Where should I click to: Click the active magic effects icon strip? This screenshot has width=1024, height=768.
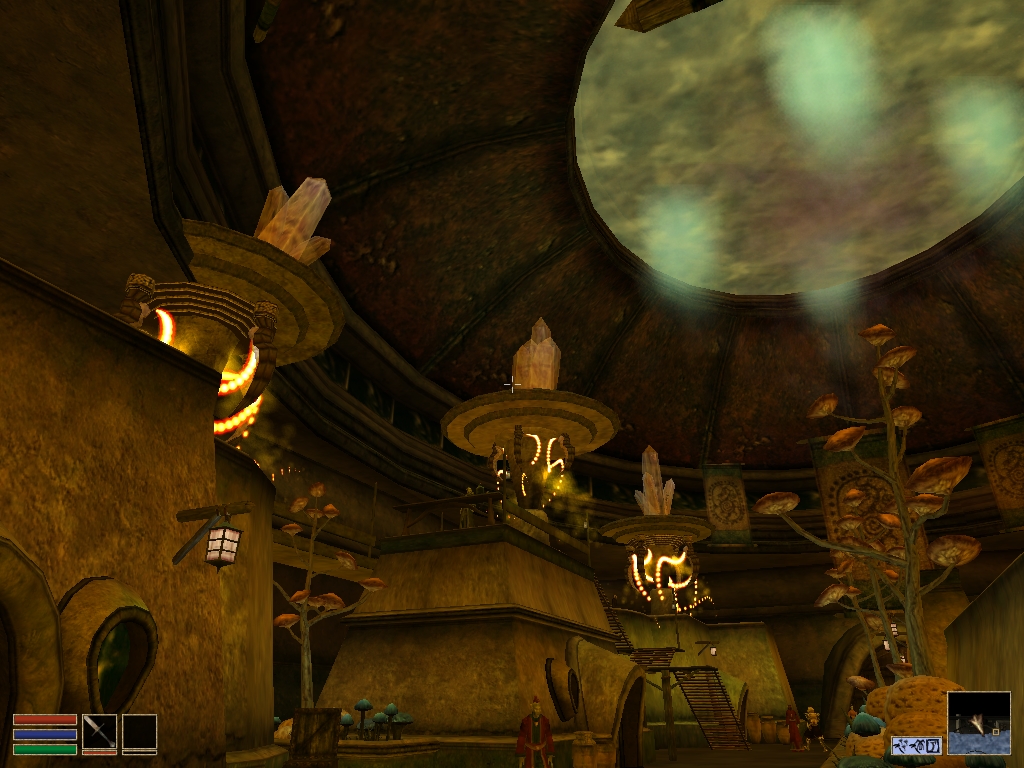(917, 746)
